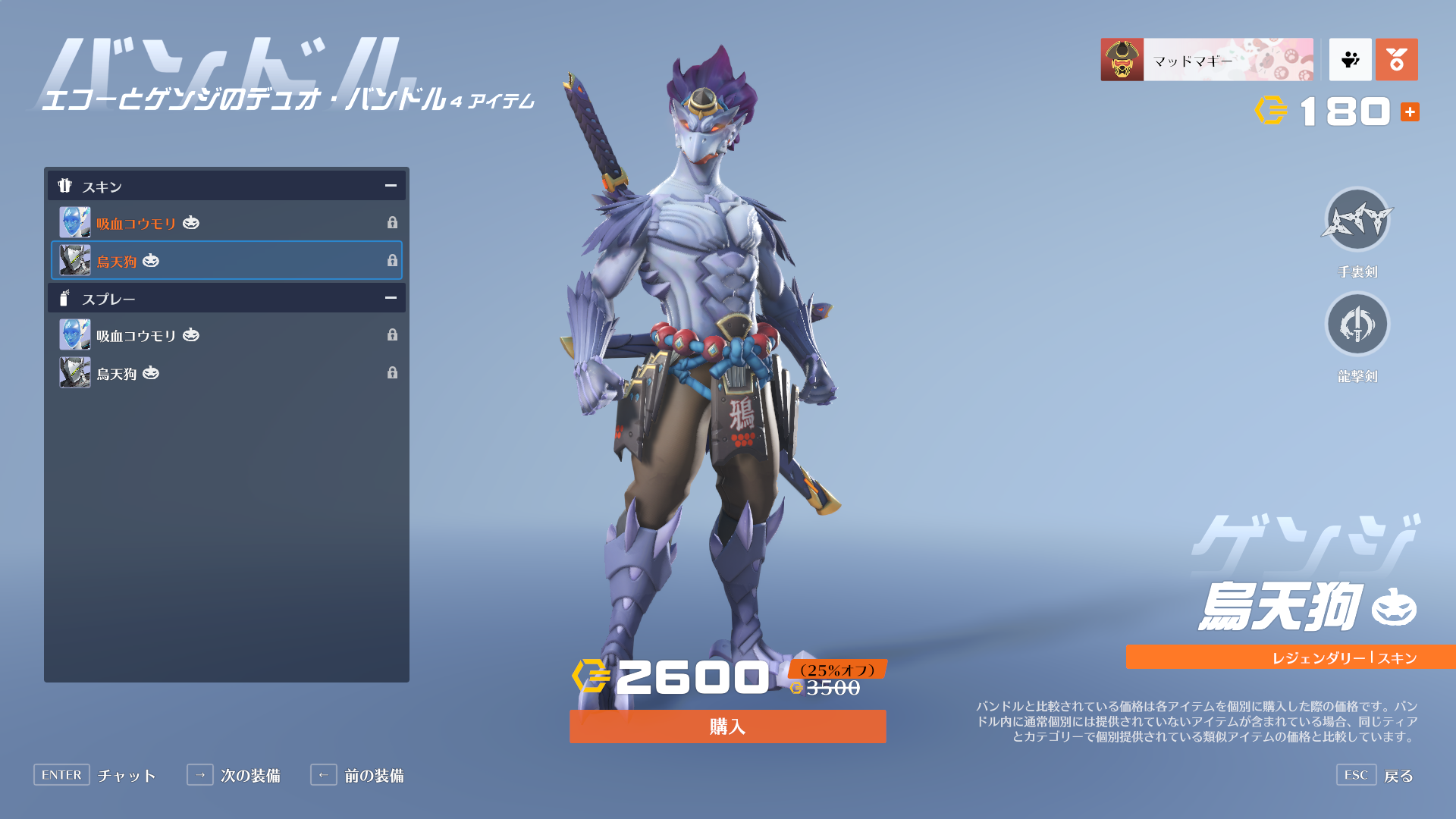The image size is (1456, 819).
Task: Open the social group icon button
Action: [x=1350, y=60]
